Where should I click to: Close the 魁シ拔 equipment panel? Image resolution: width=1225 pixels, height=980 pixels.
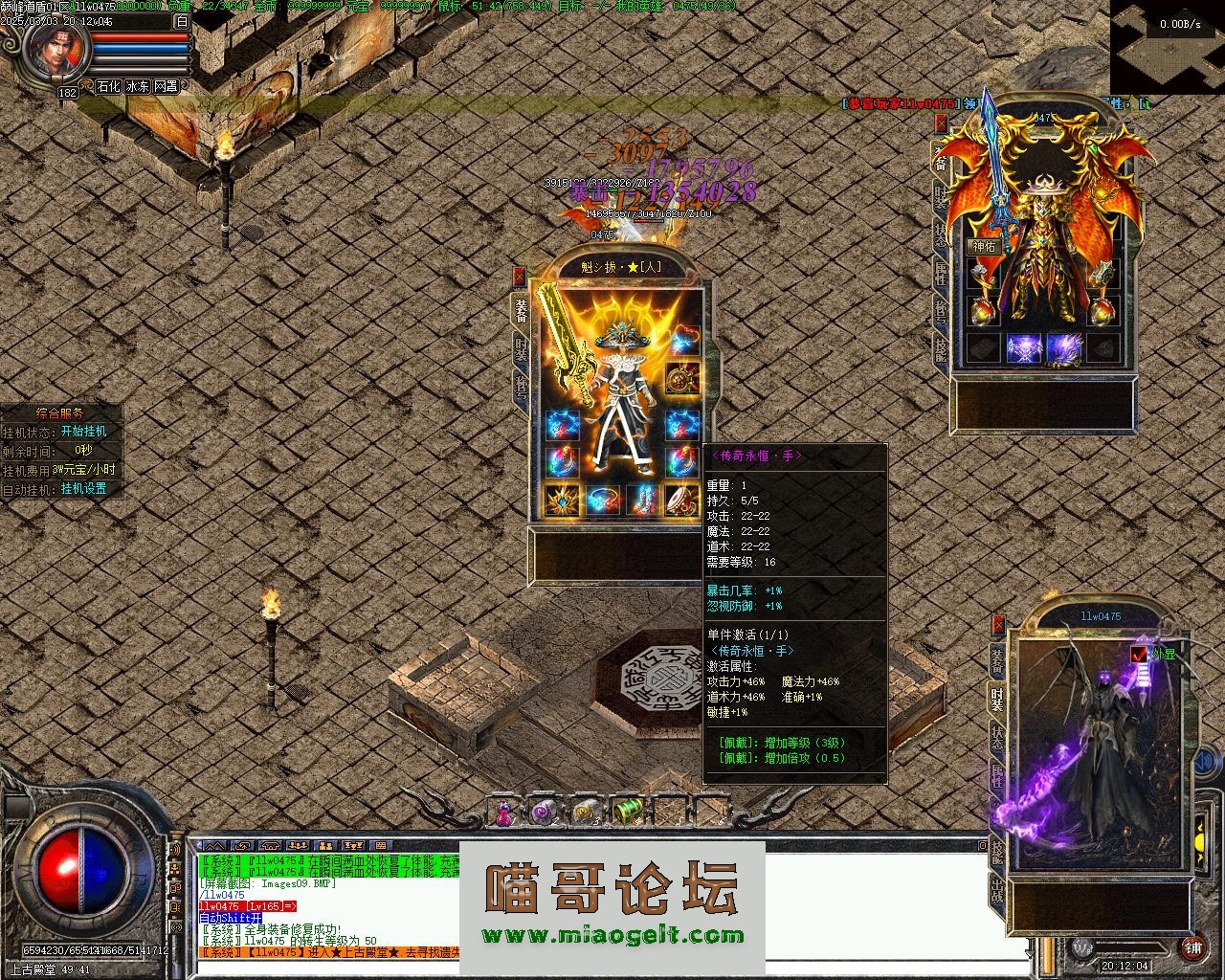point(519,276)
